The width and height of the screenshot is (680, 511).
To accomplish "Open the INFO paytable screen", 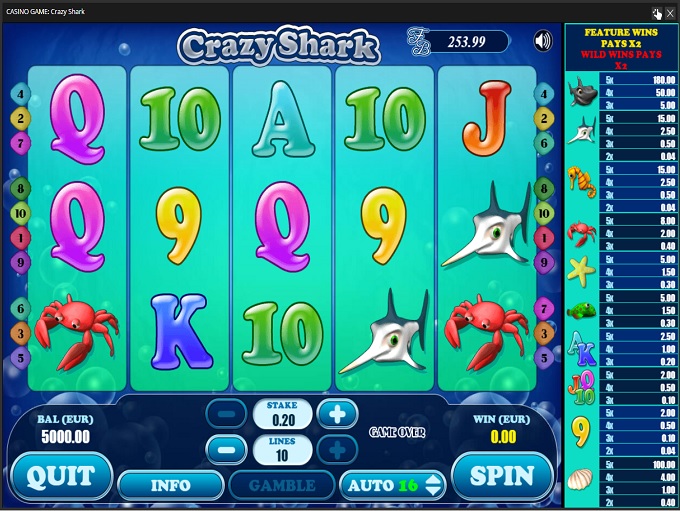I will pyautogui.click(x=170, y=486).
